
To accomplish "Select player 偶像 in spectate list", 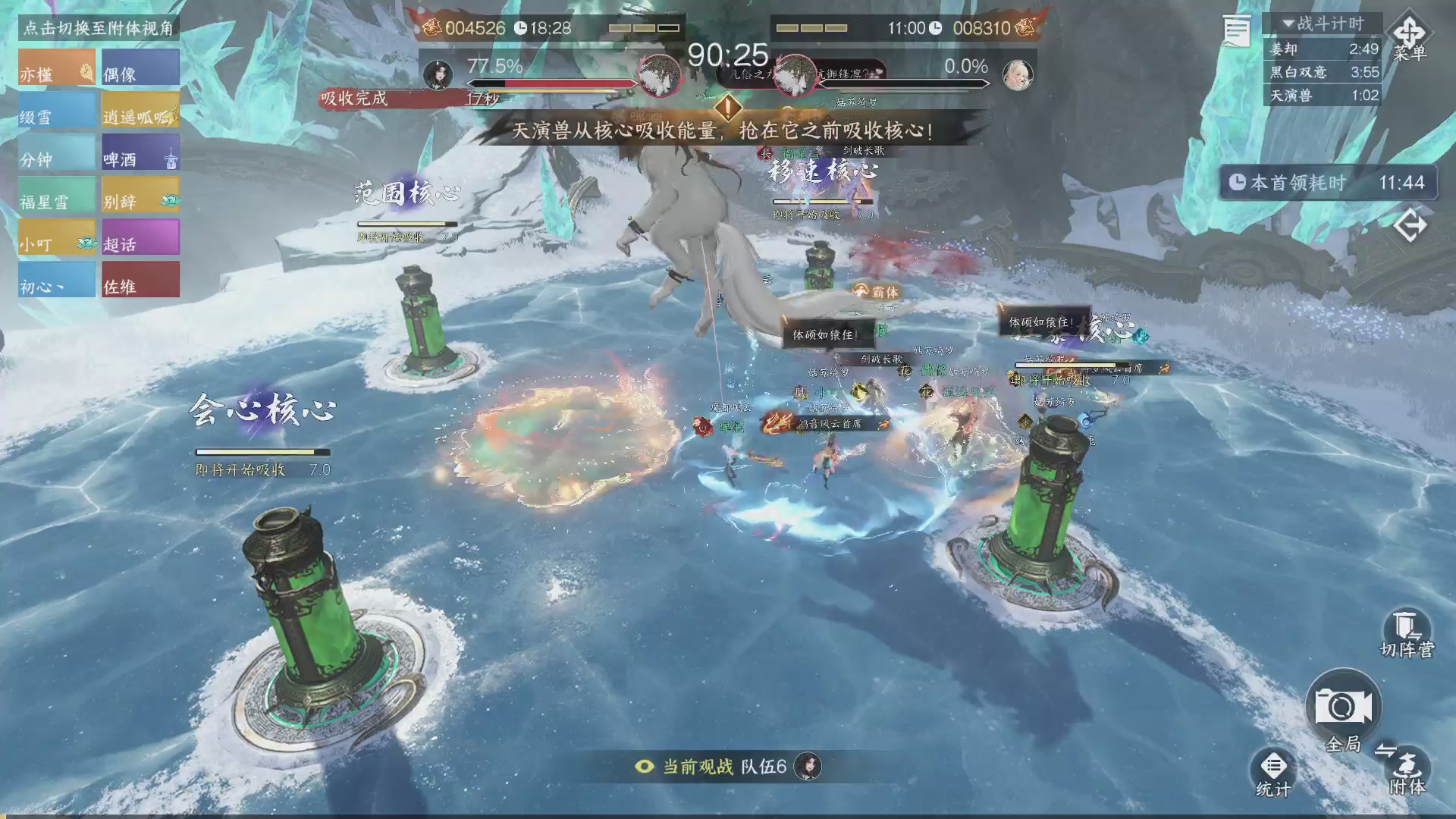I will point(140,67).
